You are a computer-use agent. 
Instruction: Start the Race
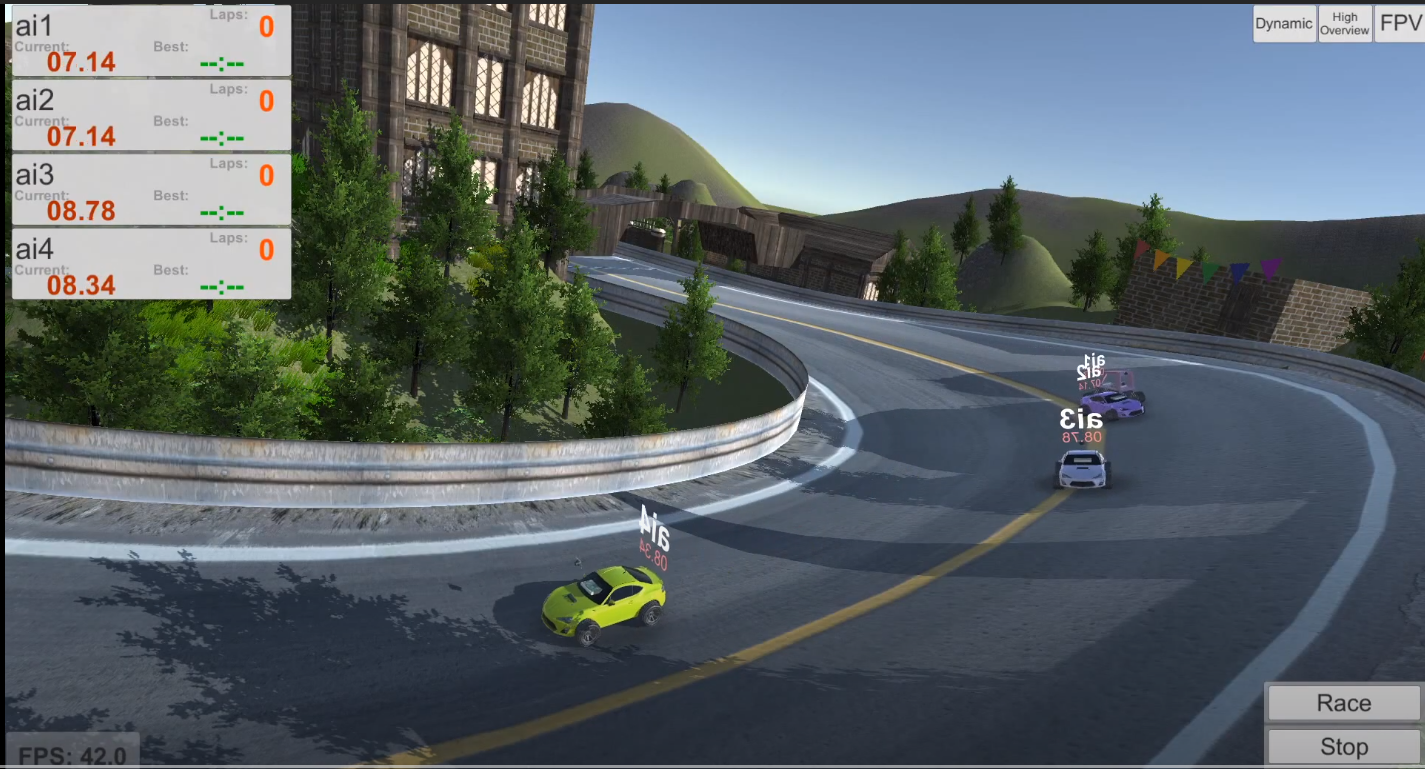coord(1342,702)
